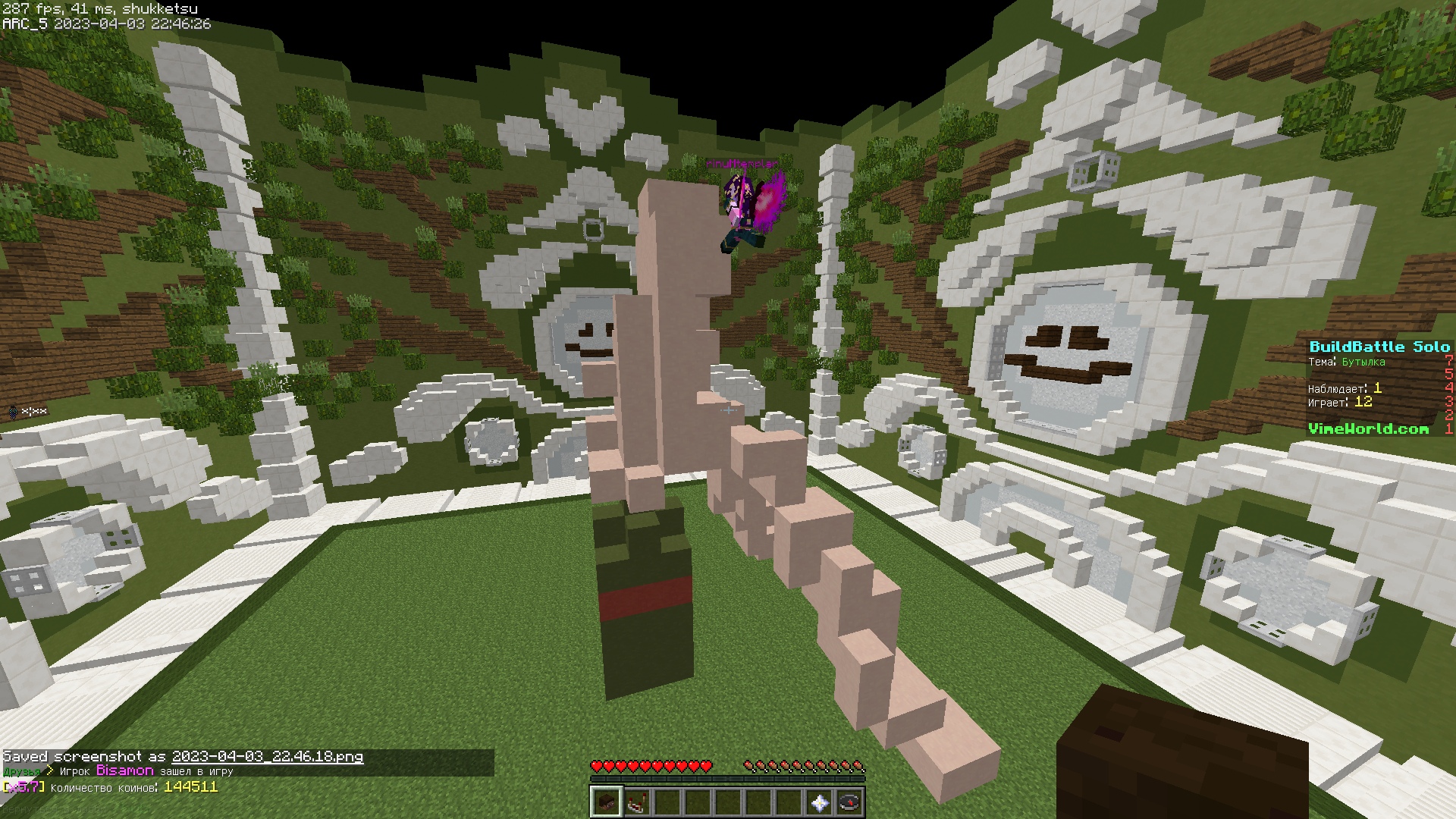
Task: Pick the compass hotbar slot
Action: pos(849,802)
